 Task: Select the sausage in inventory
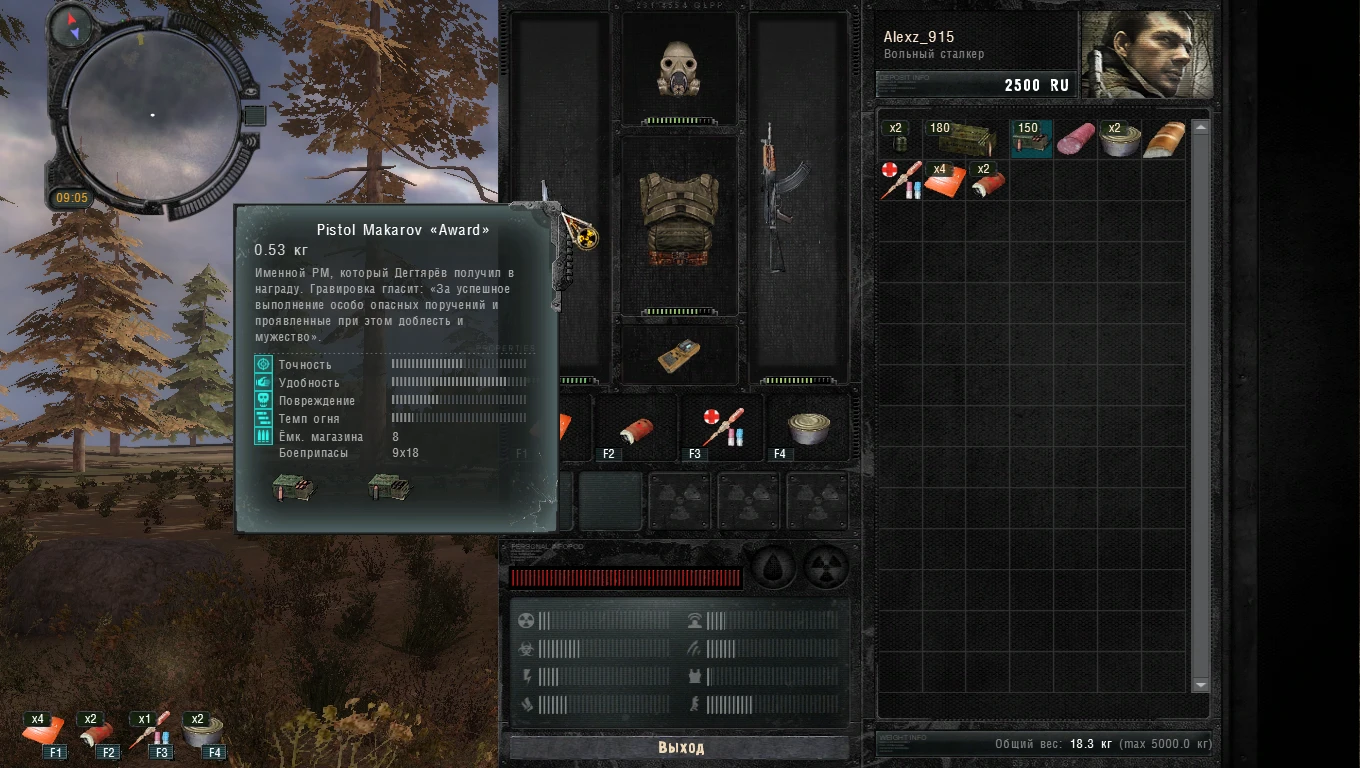coord(1075,139)
